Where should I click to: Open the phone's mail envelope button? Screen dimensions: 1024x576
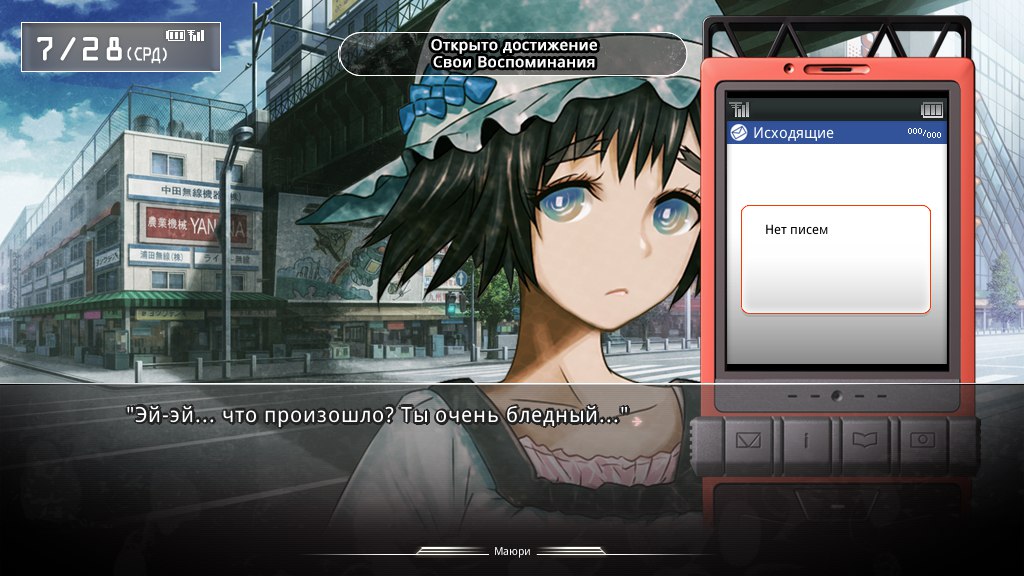tap(748, 440)
